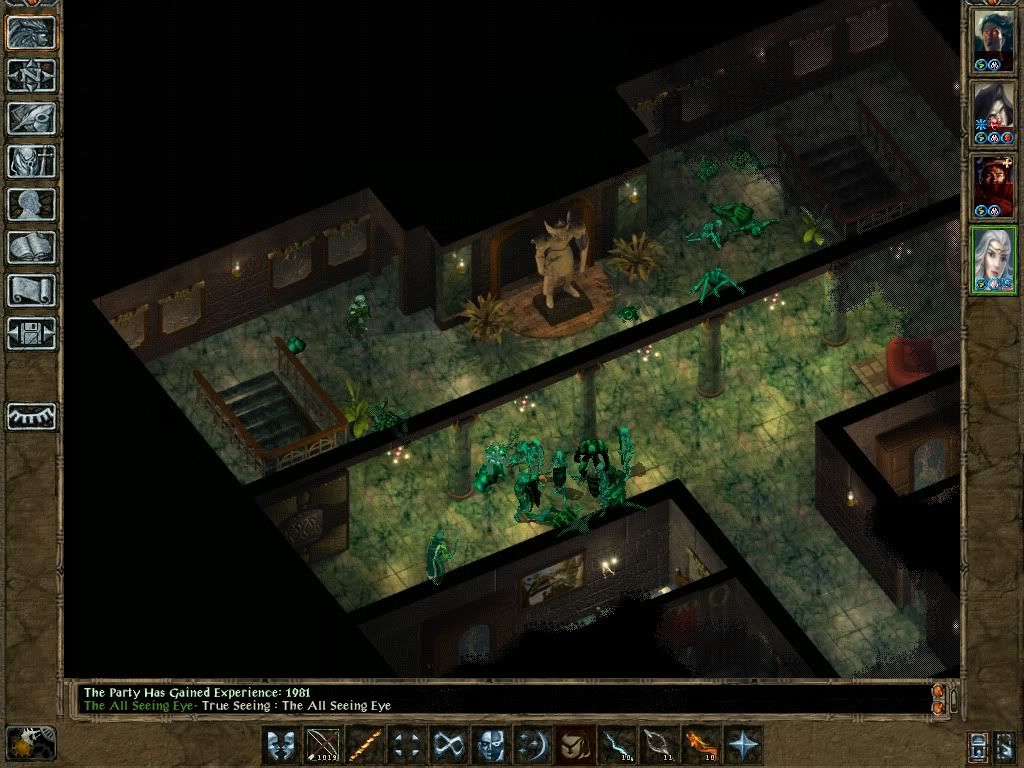Open the journal with the quill icon
The width and height of the screenshot is (1024, 768).
(30, 118)
